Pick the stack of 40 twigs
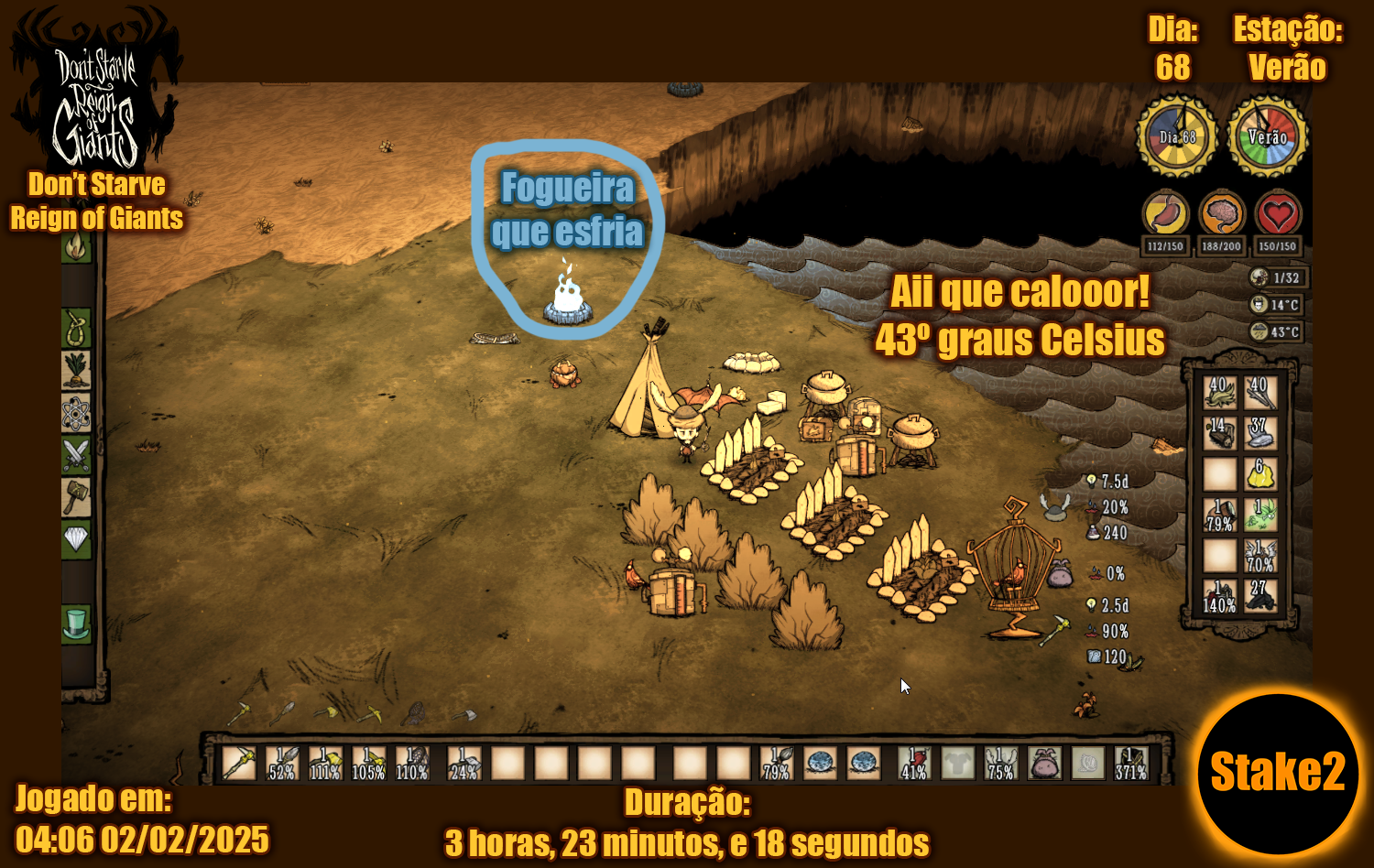 pyautogui.click(x=1260, y=393)
